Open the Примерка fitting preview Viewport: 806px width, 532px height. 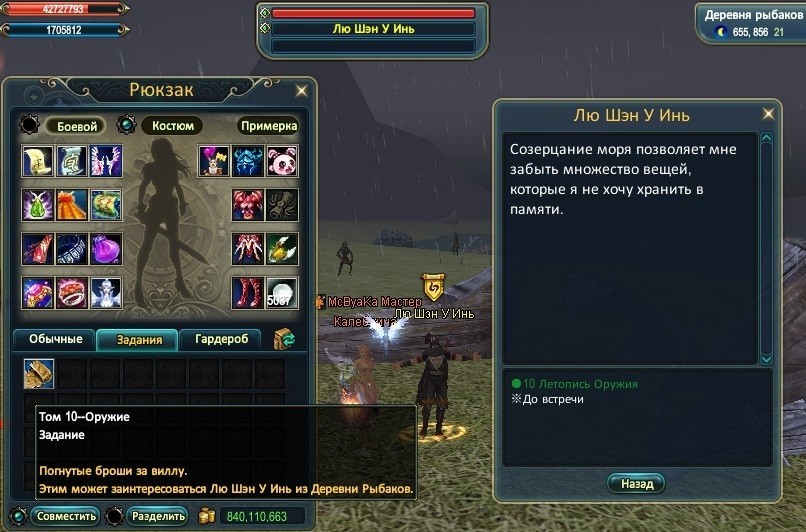point(268,126)
